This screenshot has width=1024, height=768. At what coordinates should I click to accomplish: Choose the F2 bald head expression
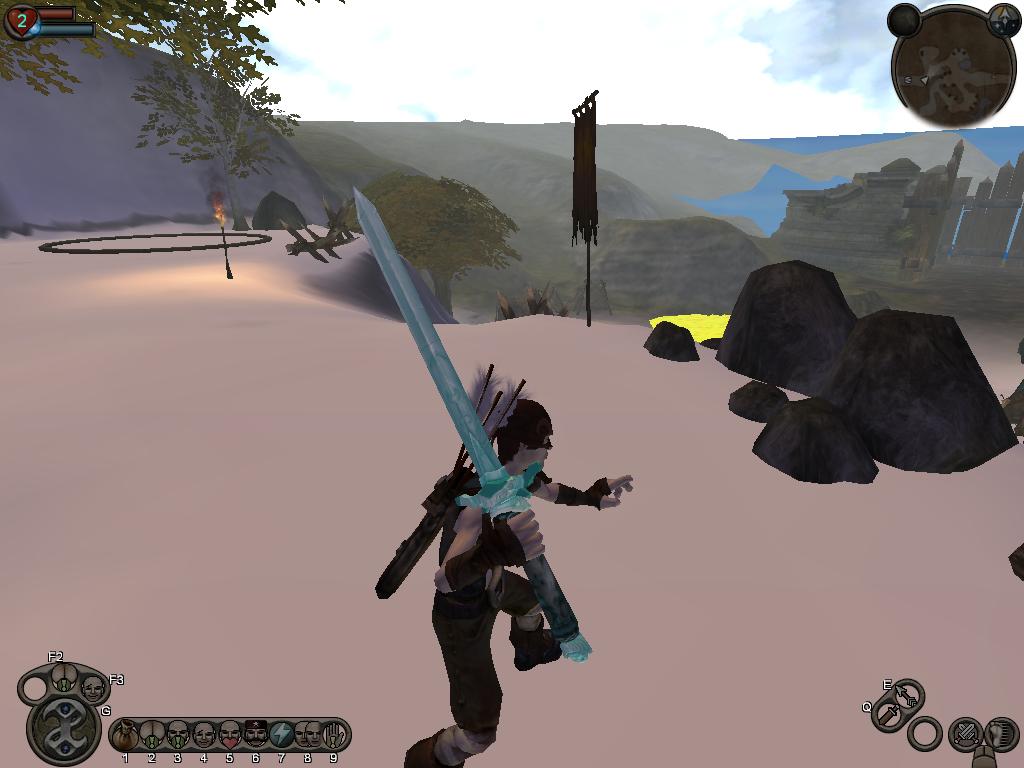point(62,677)
